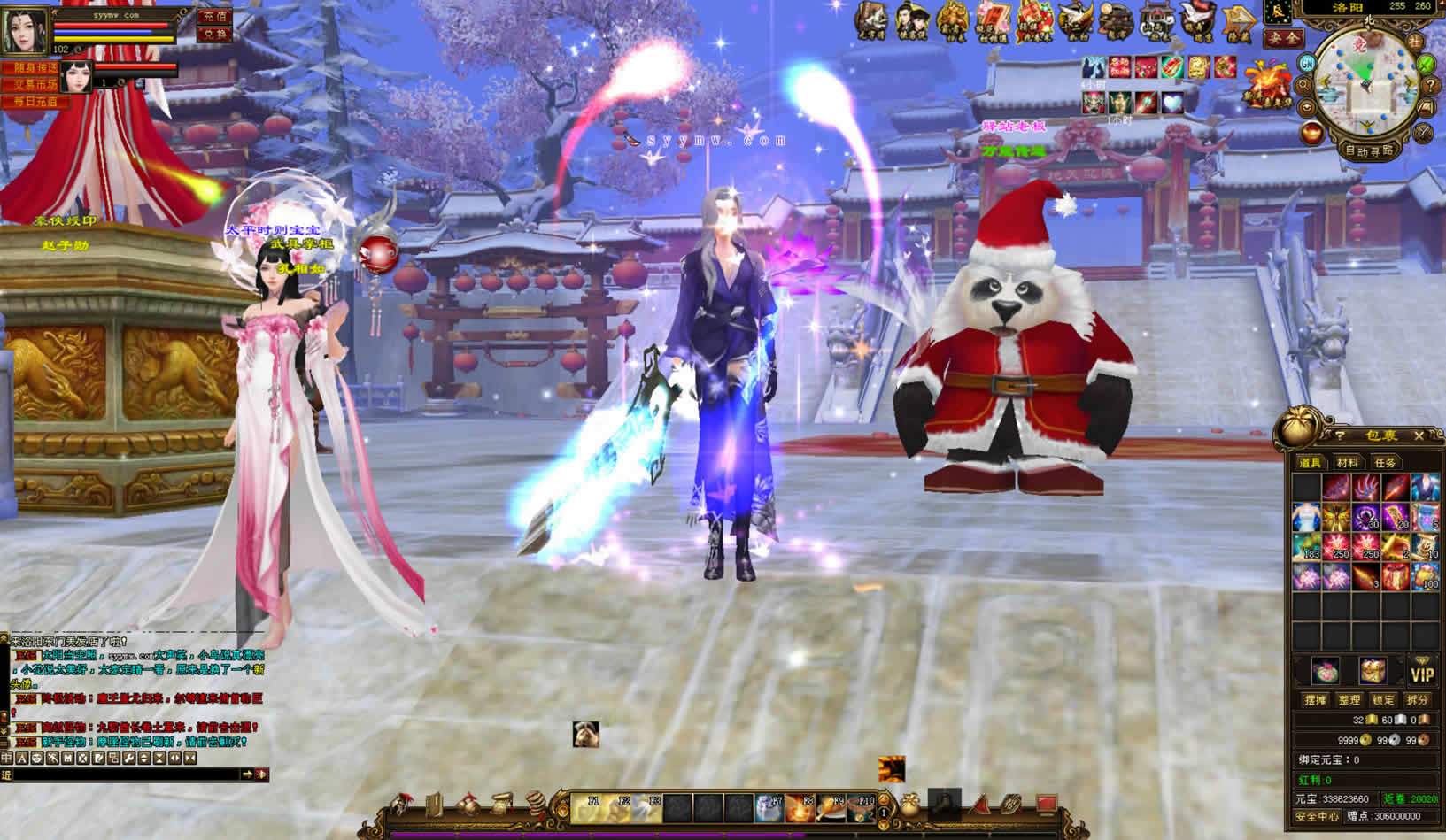Click the 整理 sort button in the bag
Viewport: 1446px width, 840px height.
(x=1349, y=700)
